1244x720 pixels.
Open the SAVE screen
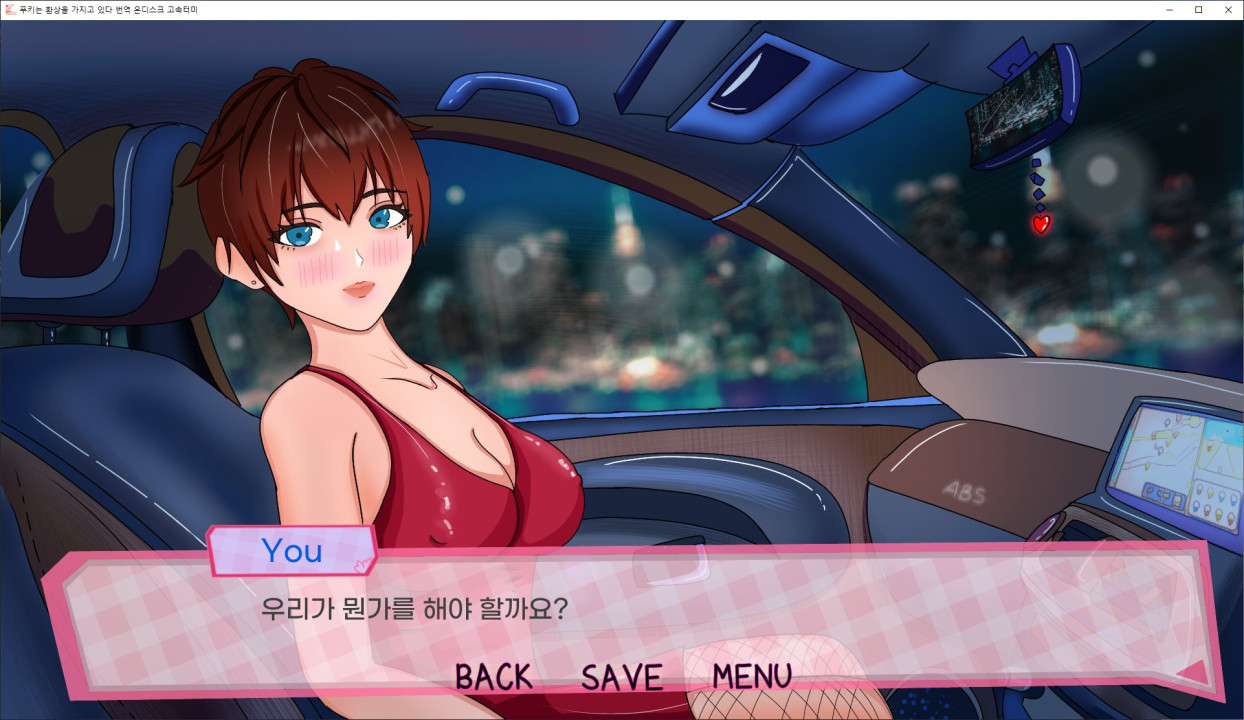(x=621, y=677)
